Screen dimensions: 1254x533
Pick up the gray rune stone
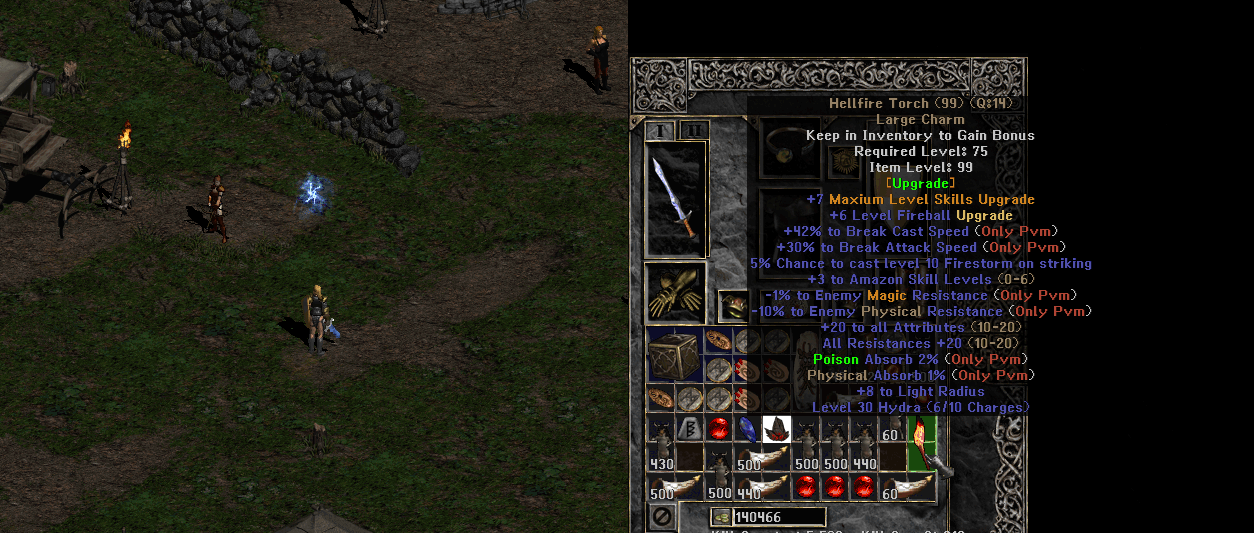tap(689, 430)
